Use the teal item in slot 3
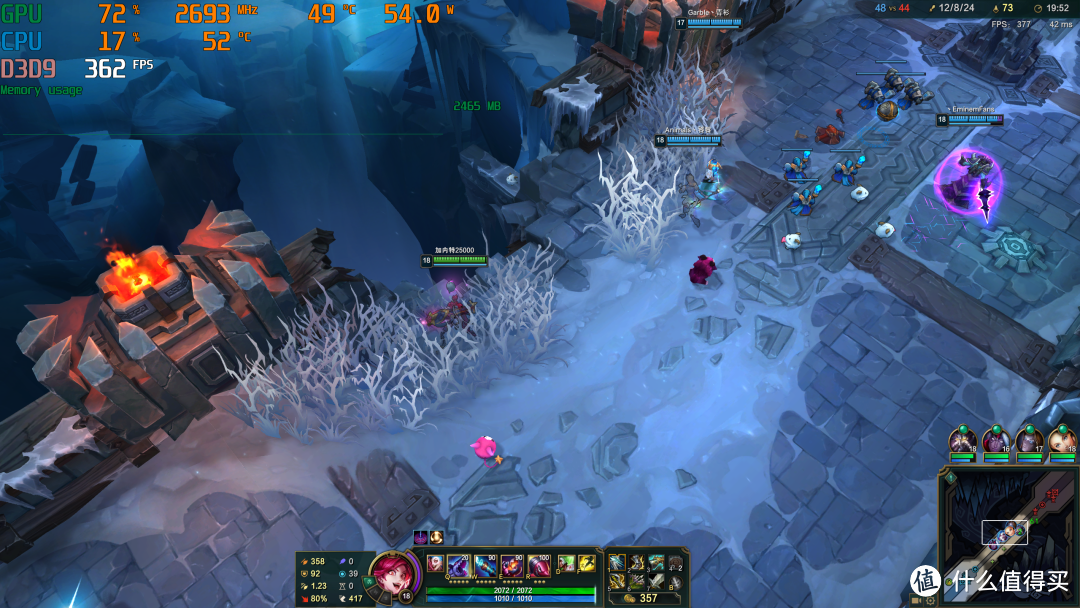This screenshot has height=608, width=1080. pos(656,563)
